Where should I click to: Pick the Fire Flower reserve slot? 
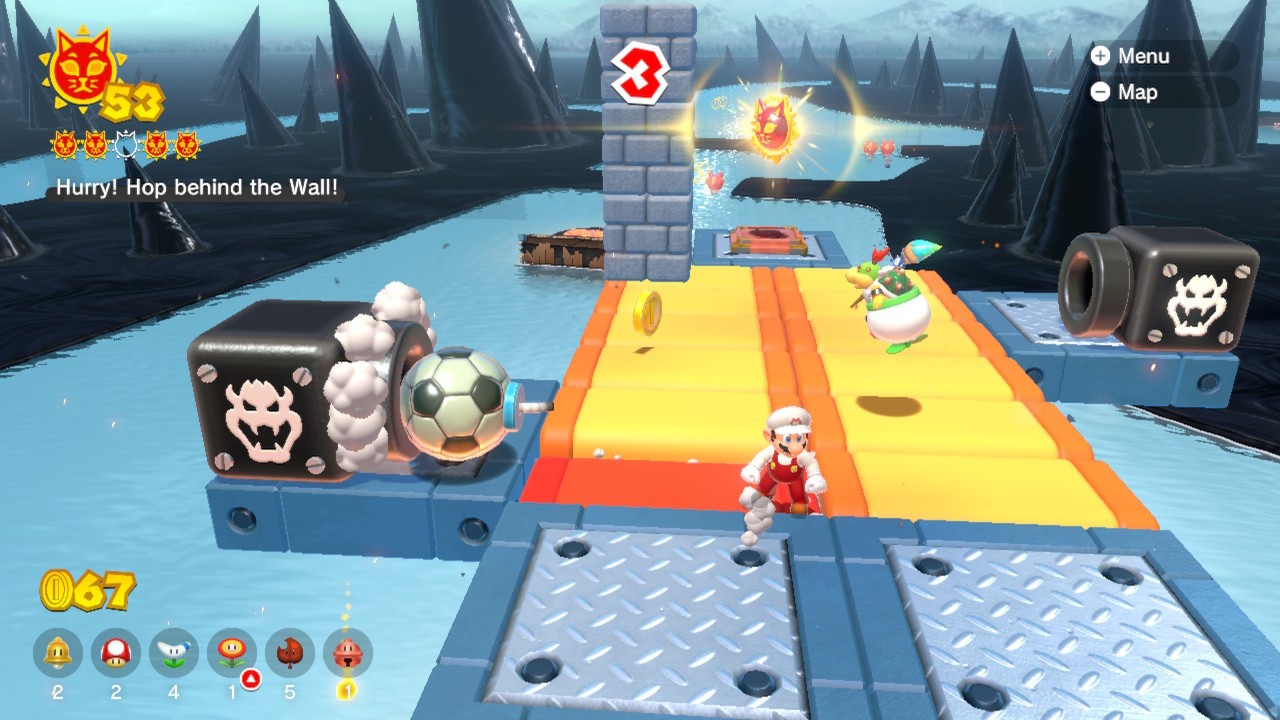[x=232, y=654]
